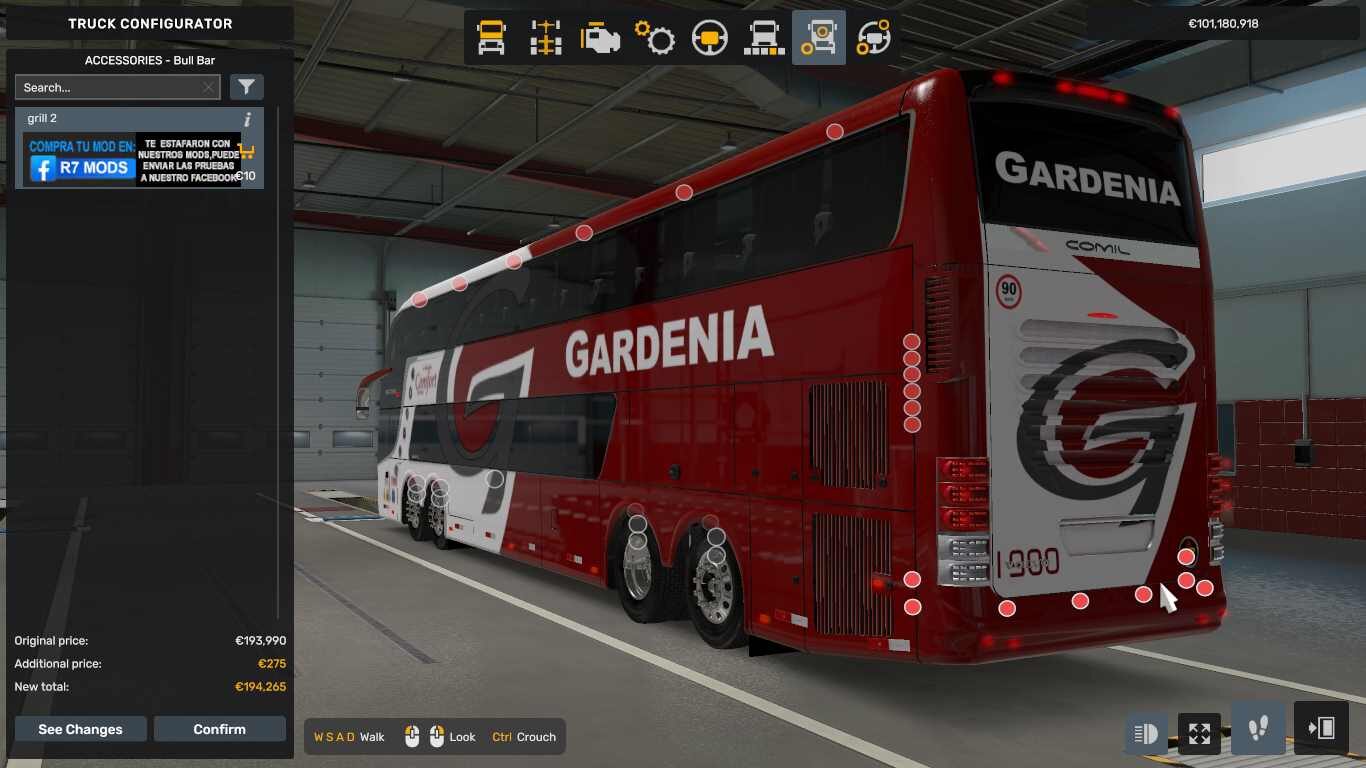Select the exterior accessories truck tab
This screenshot has width=1366, height=768.
pyautogui.click(x=819, y=38)
